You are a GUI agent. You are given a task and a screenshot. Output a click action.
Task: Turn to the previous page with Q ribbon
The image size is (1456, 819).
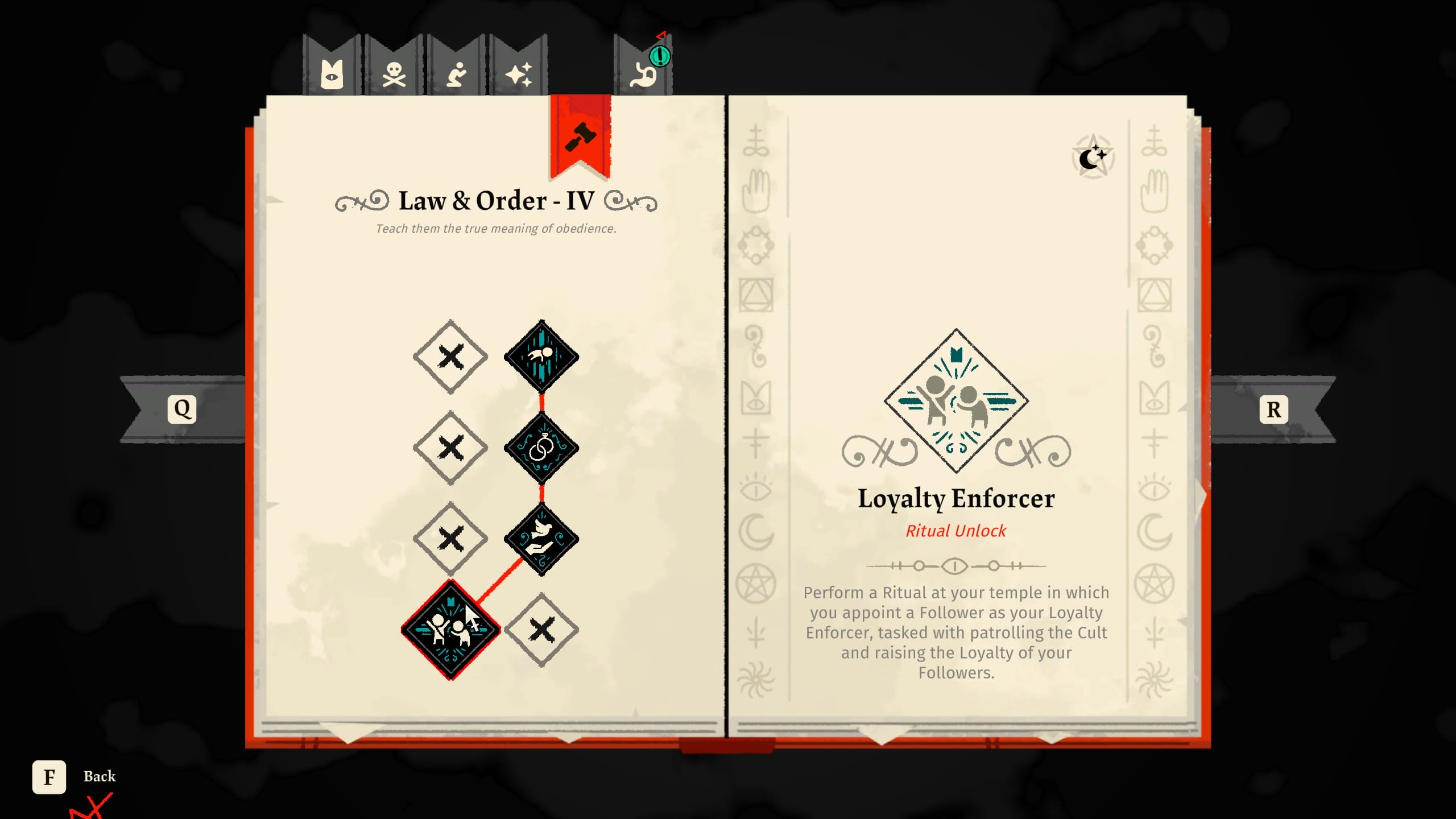tap(182, 408)
